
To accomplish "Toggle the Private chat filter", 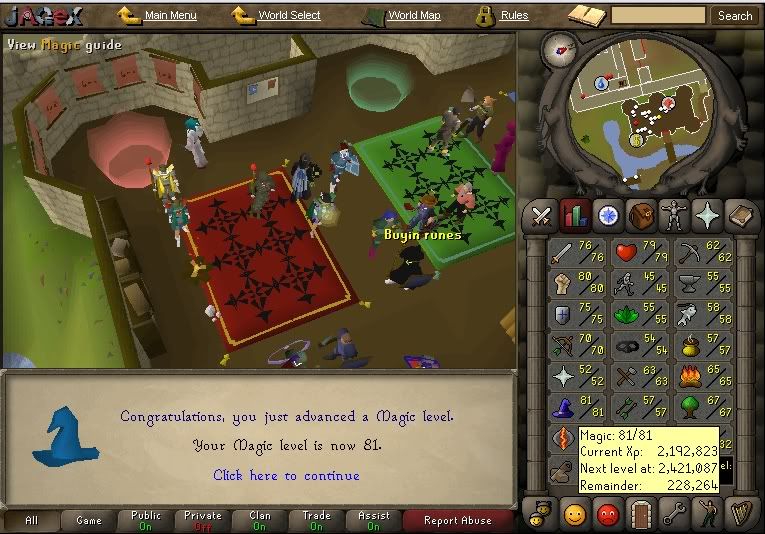I will point(203,520).
